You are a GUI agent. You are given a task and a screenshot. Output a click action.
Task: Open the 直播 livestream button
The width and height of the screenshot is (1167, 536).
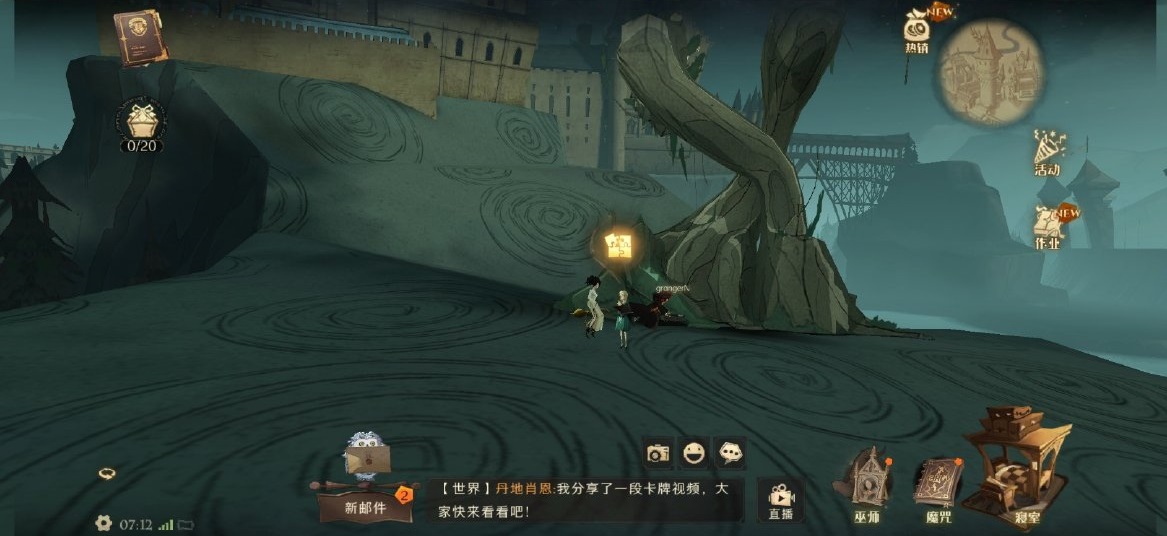point(780,499)
